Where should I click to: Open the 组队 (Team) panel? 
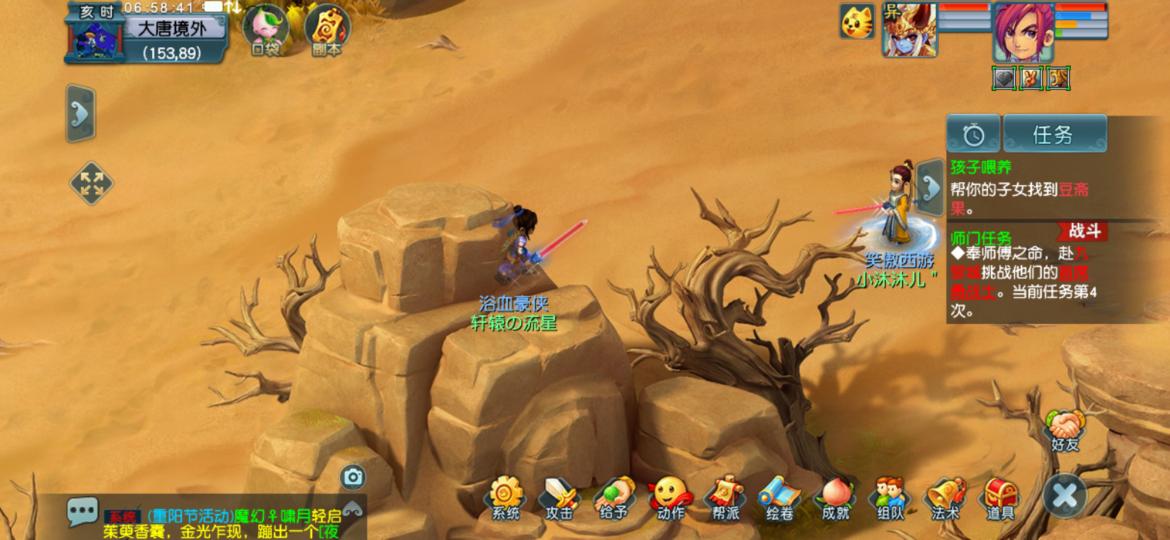[x=890, y=497]
